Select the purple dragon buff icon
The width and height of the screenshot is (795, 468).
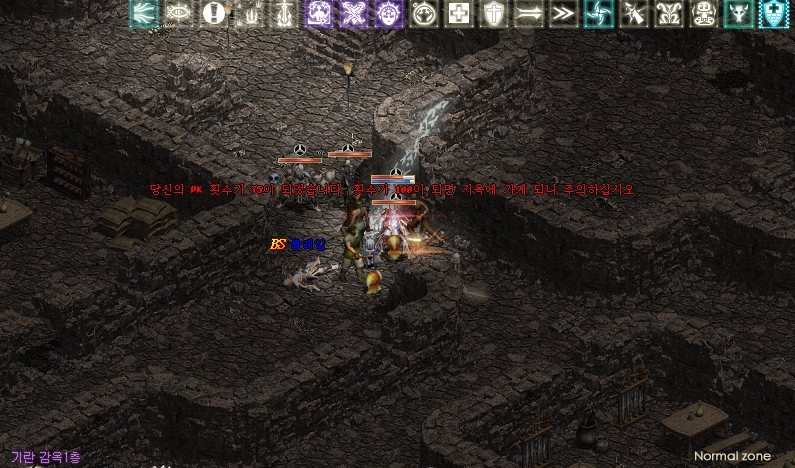pyautogui.click(x=319, y=13)
